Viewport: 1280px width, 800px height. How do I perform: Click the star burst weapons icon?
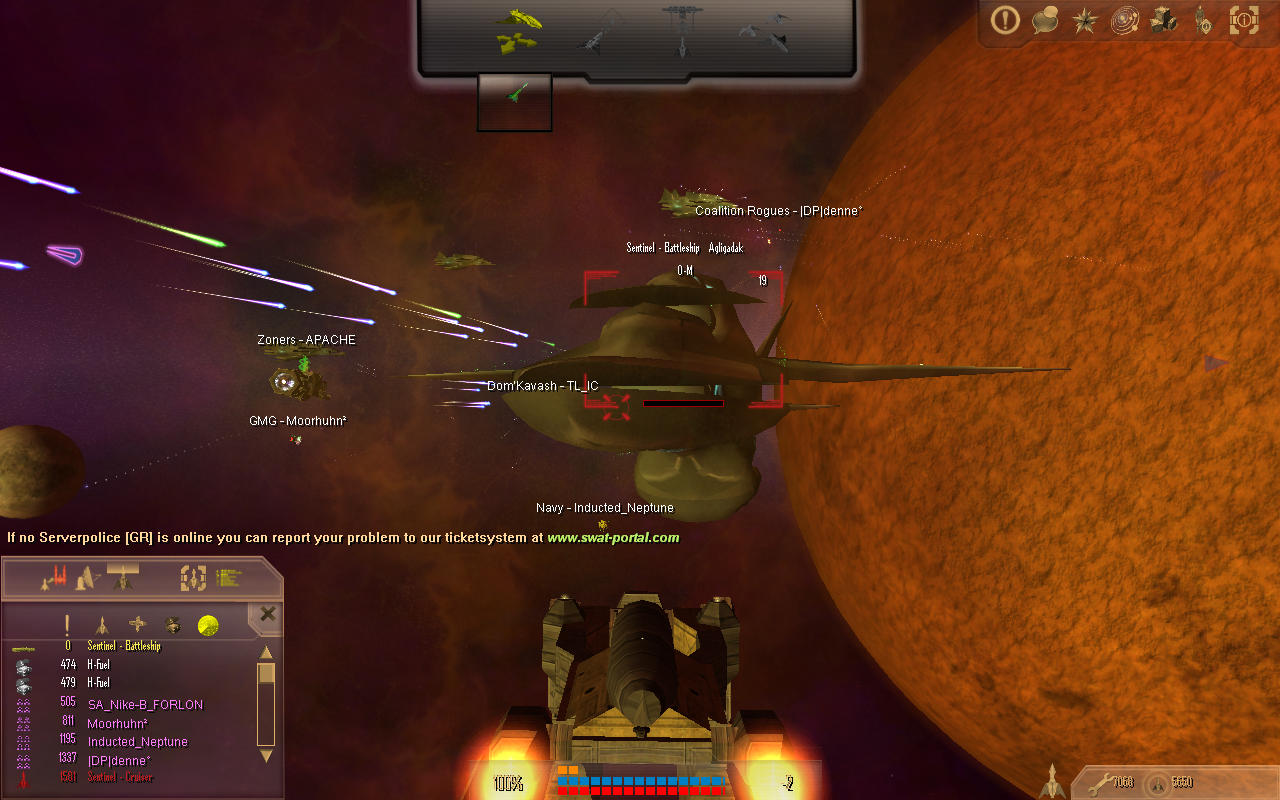tap(1085, 20)
